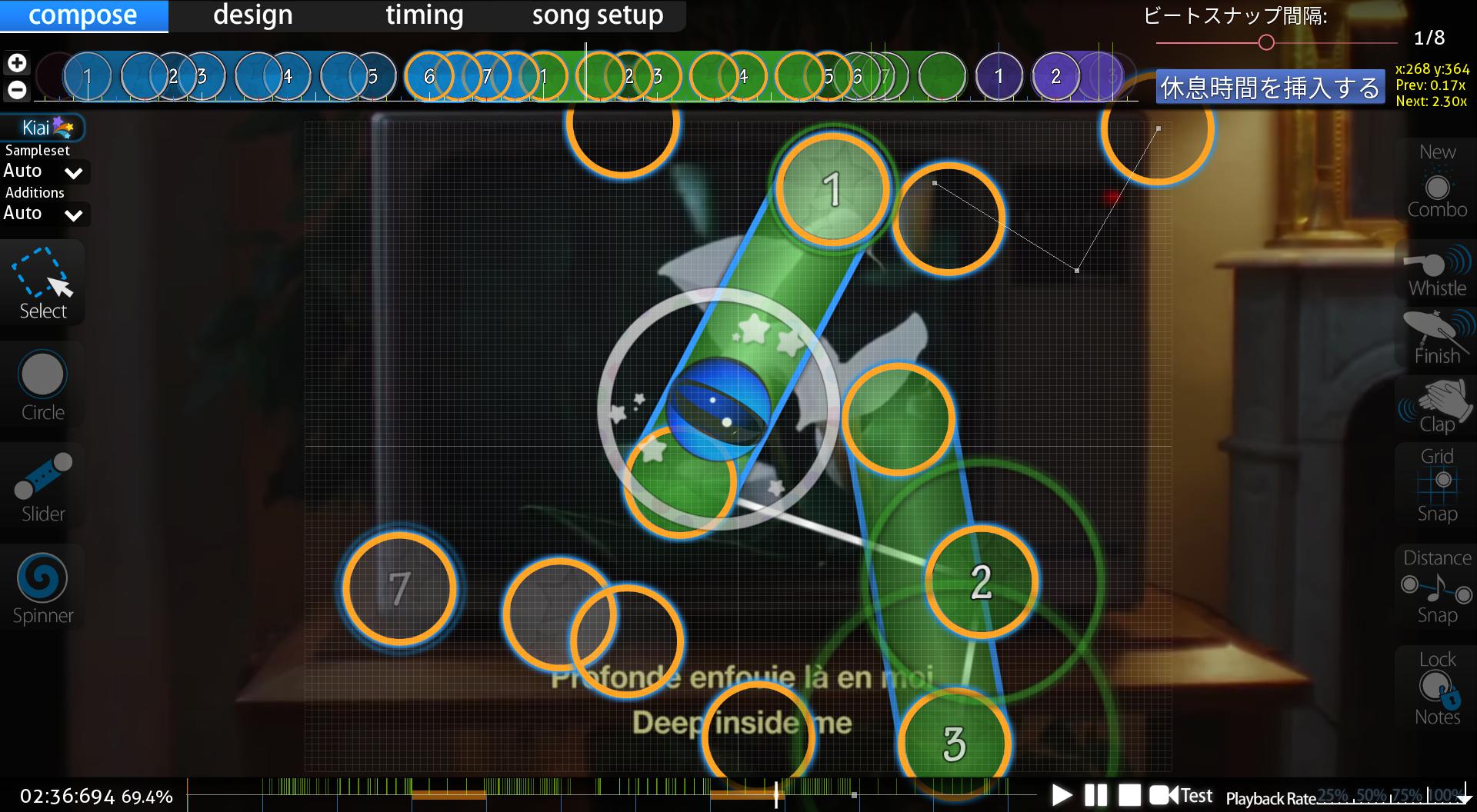Start playback with the play button
1477x812 pixels.
1062,795
